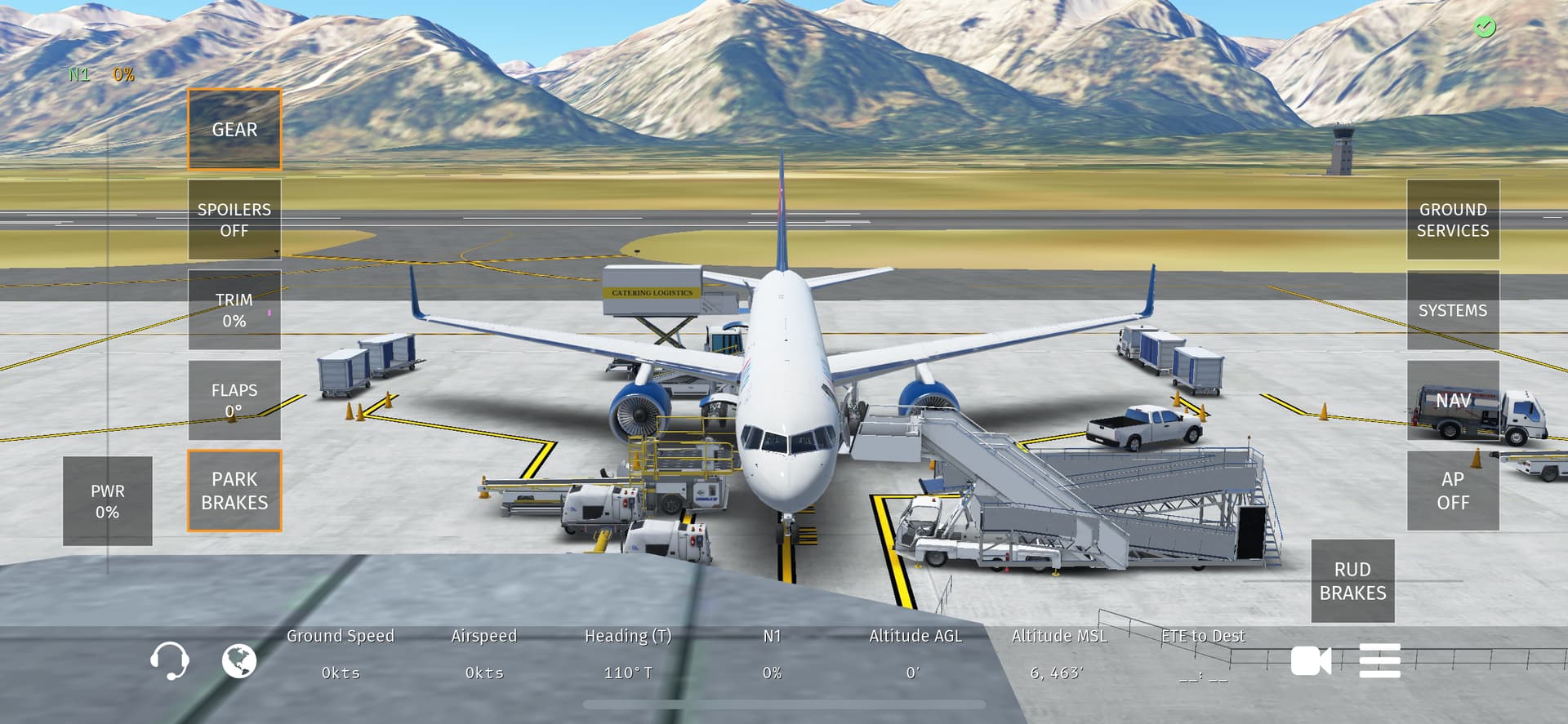Open the NAV panel
The width and height of the screenshot is (1568, 724).
click(x=1452, y=401)
